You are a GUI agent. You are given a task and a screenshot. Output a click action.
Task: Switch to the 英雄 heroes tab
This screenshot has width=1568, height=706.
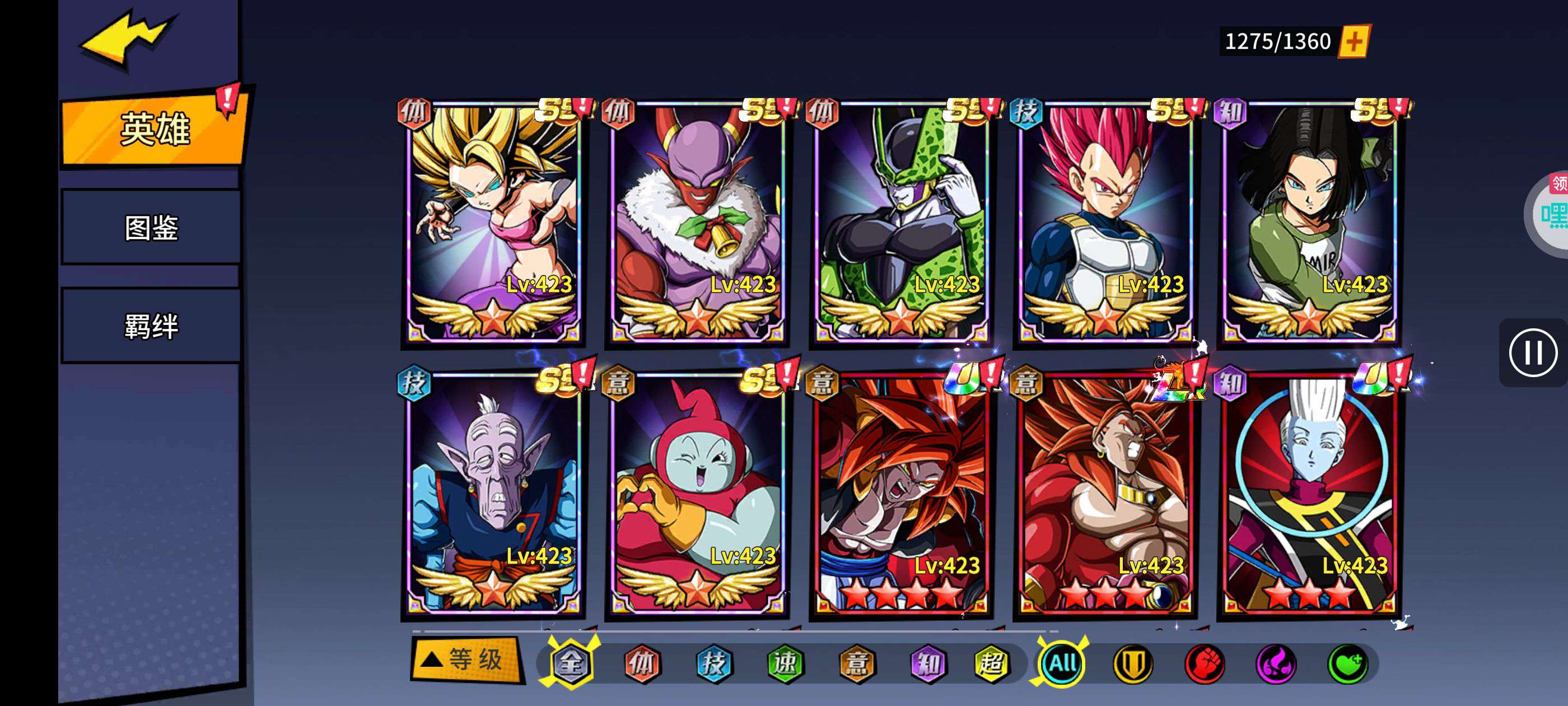pos(155,129)
